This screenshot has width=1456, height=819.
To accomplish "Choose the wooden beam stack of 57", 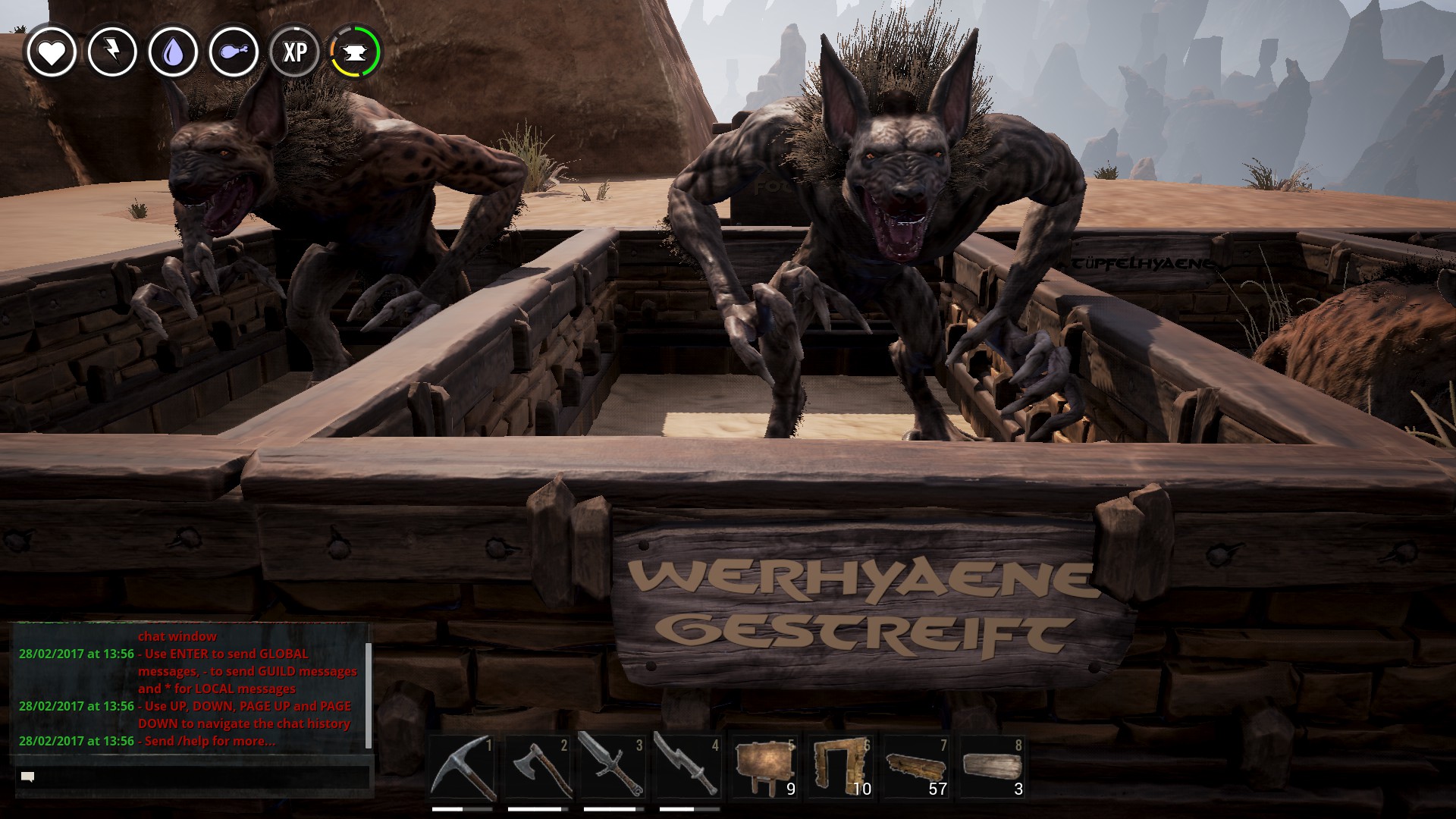I will tap(916, 767).
